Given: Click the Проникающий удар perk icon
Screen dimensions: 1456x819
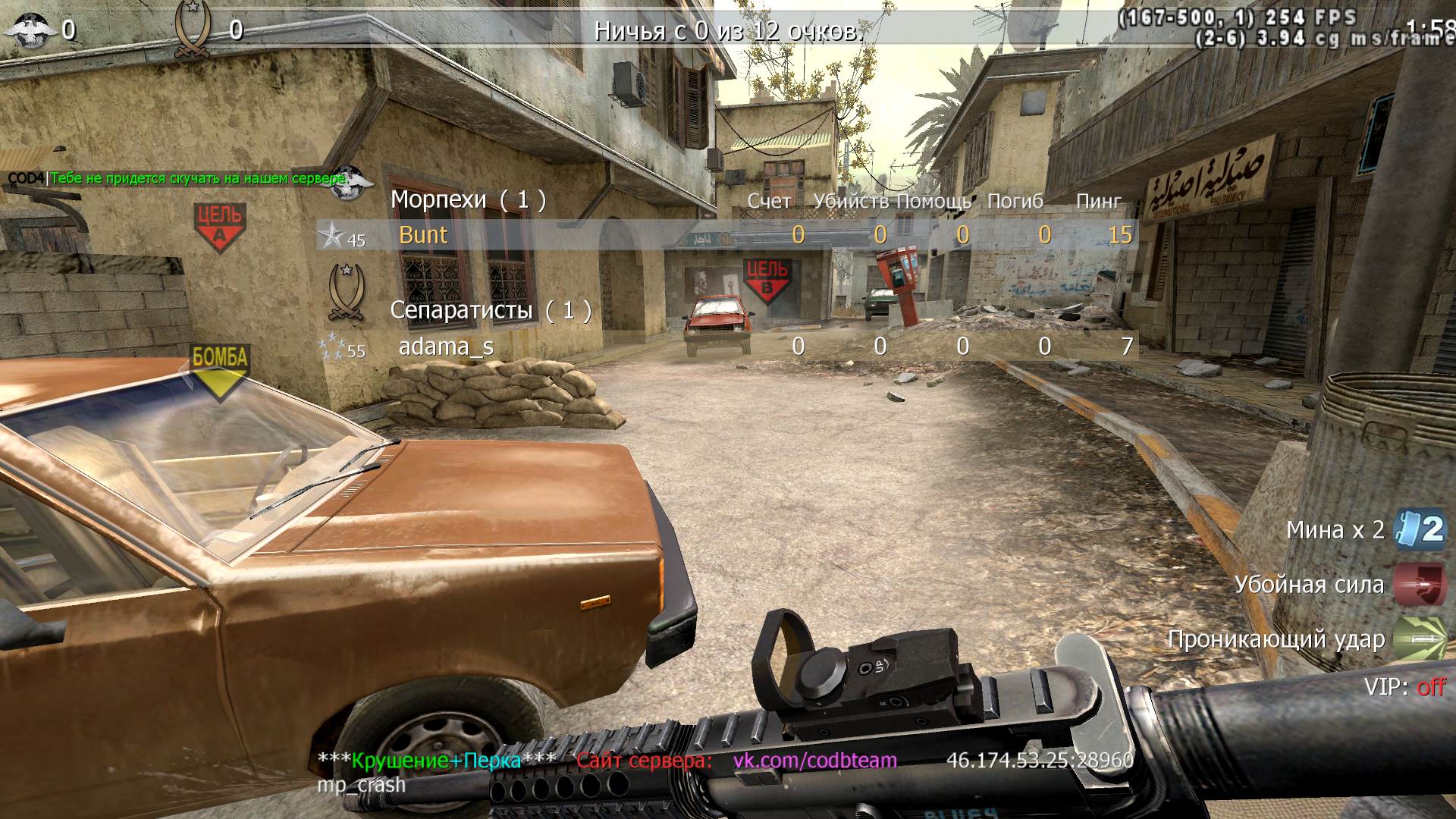Looking at the screenshot, I should pos(1419,639).
